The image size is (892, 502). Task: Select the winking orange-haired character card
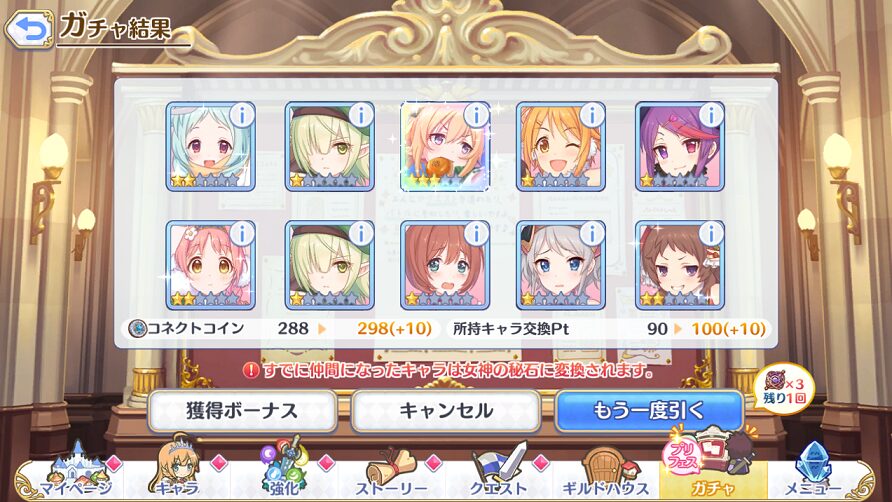[561, 146]
